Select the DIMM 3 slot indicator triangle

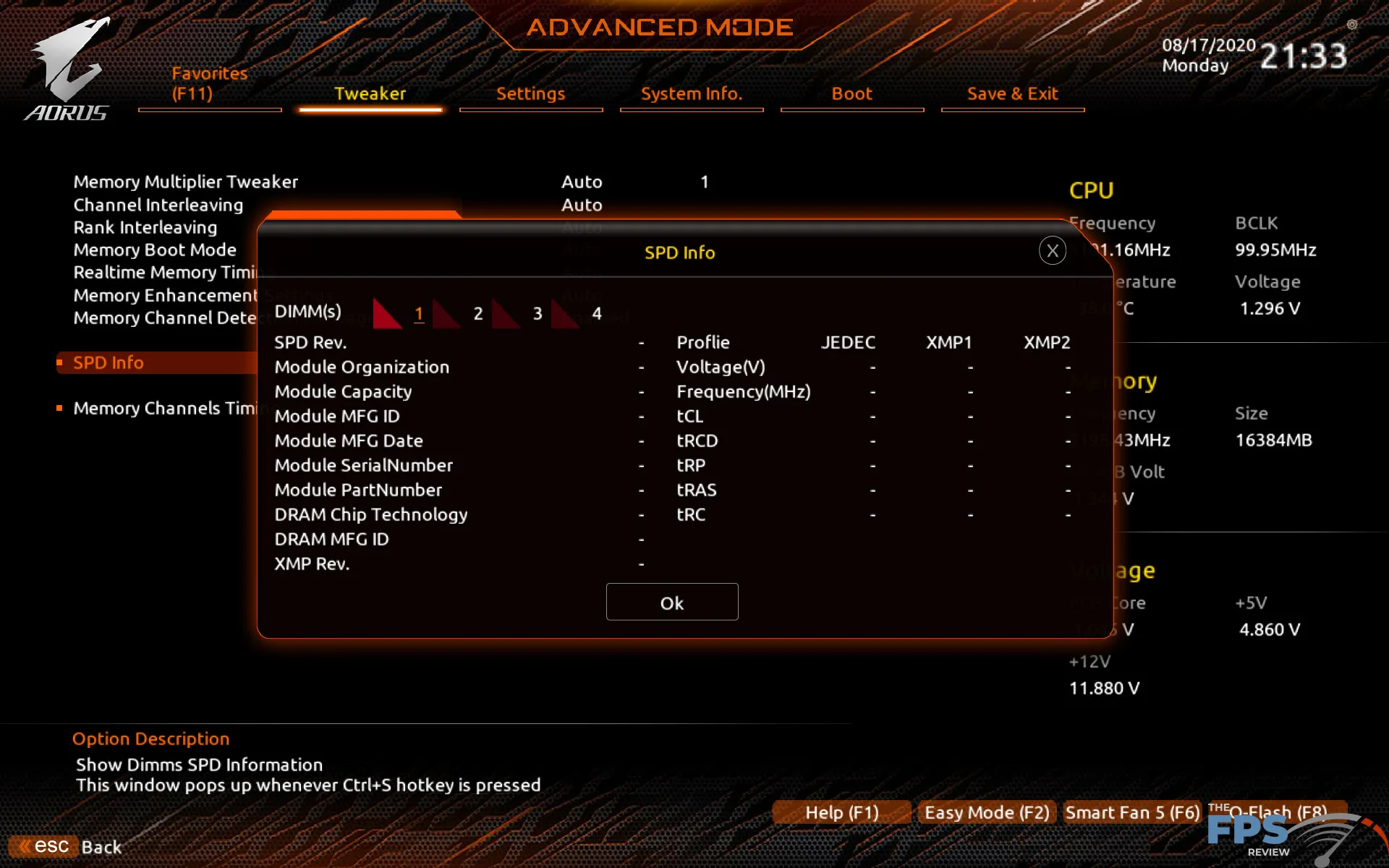tap(505, 312)
